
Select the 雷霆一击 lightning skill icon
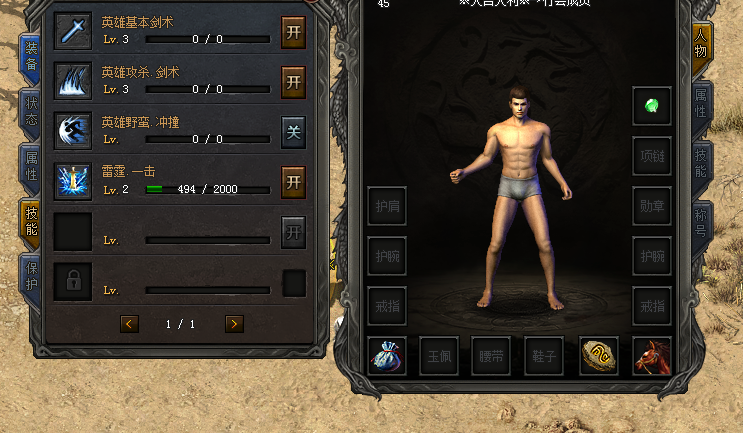tap(73, 181)
